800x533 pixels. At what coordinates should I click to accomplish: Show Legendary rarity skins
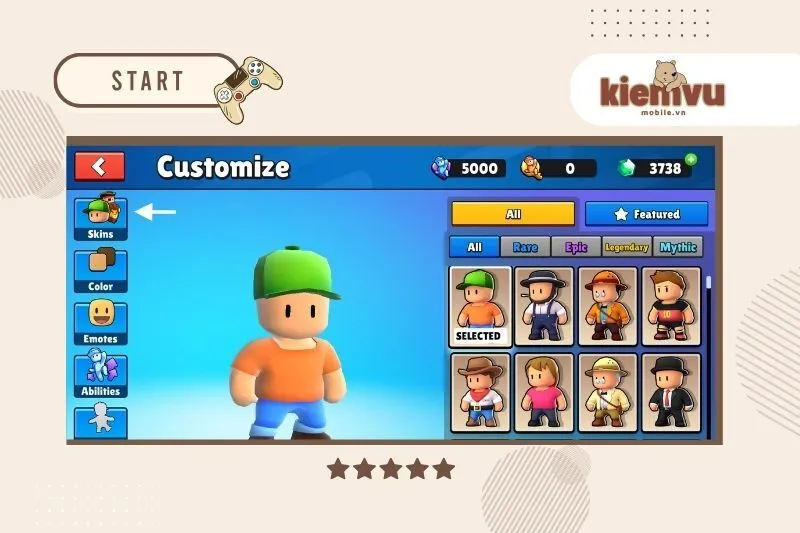pos(627,247)
